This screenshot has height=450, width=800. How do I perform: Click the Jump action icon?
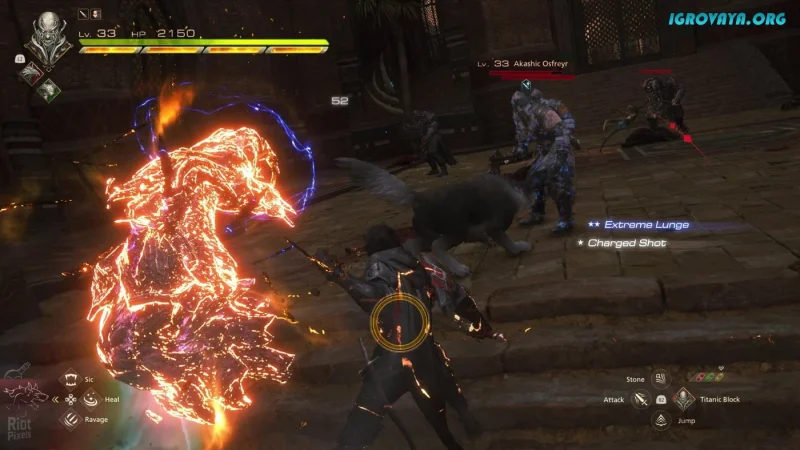click(x=661, y=419)
